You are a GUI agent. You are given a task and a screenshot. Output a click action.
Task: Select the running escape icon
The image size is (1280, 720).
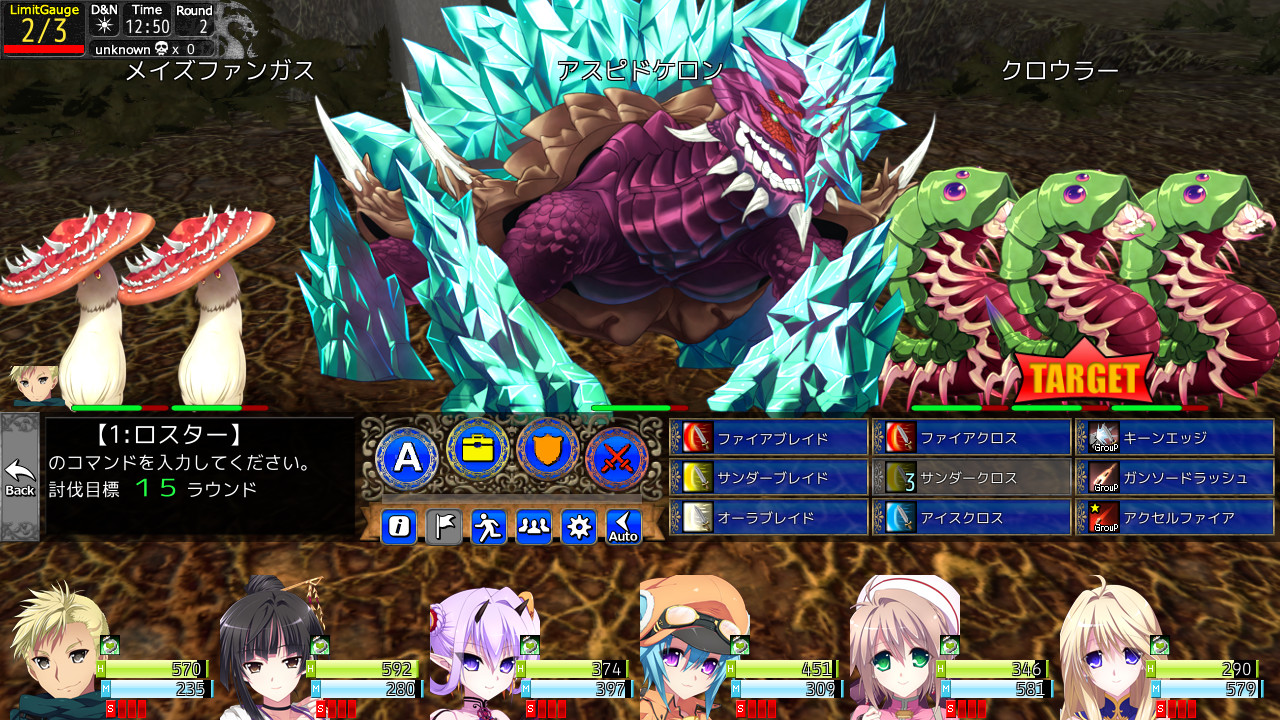488,527
